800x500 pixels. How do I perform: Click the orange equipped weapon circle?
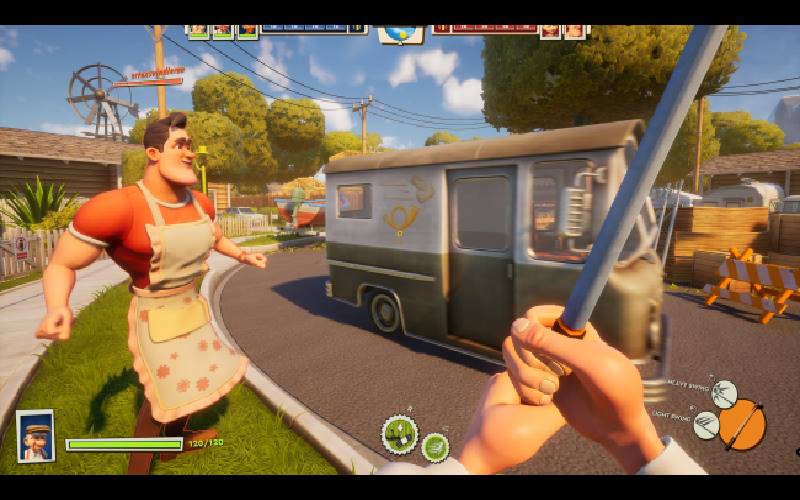pyautogui.click(x=742, y=424)
